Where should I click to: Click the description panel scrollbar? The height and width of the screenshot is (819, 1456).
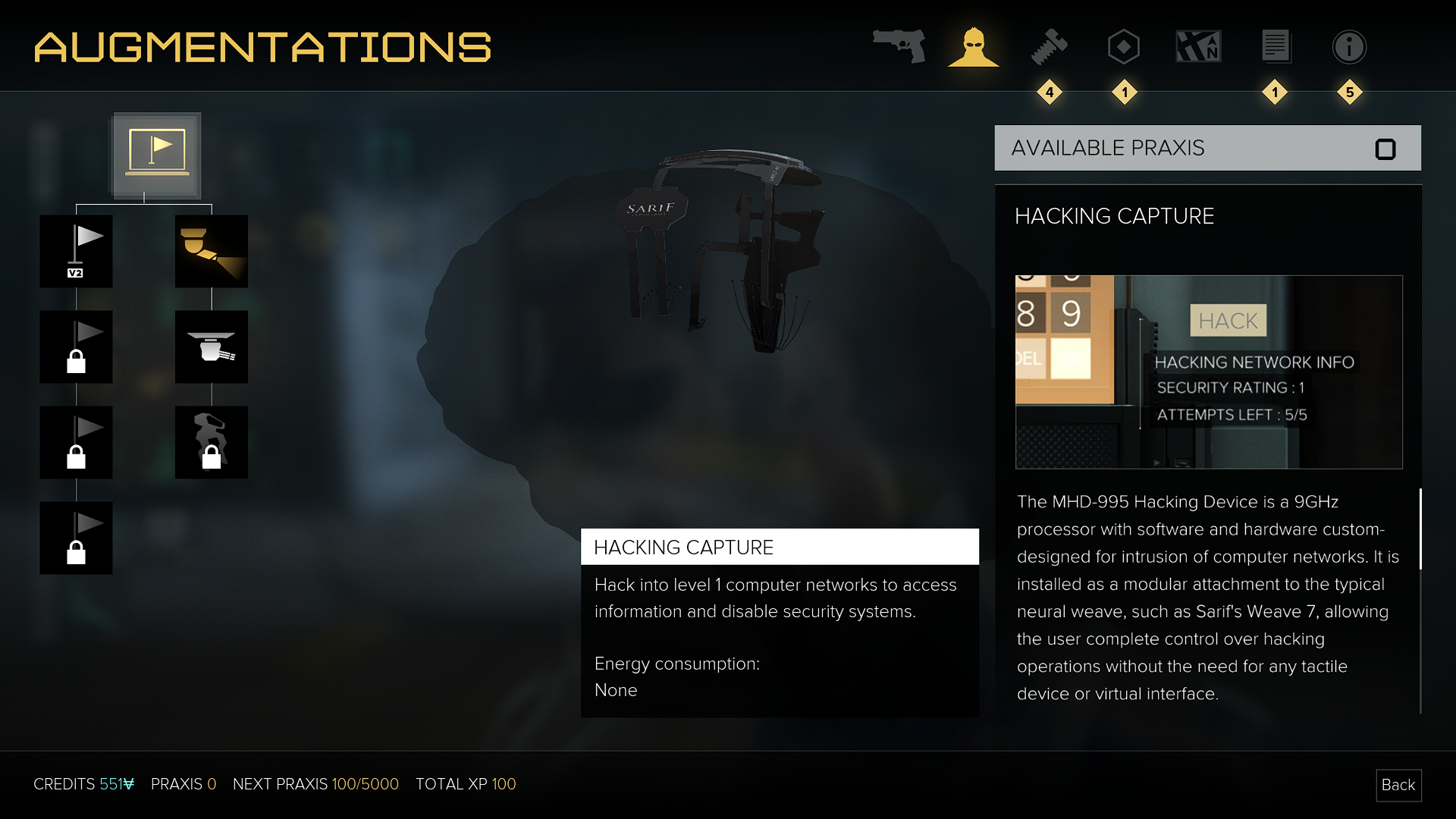1420,529
